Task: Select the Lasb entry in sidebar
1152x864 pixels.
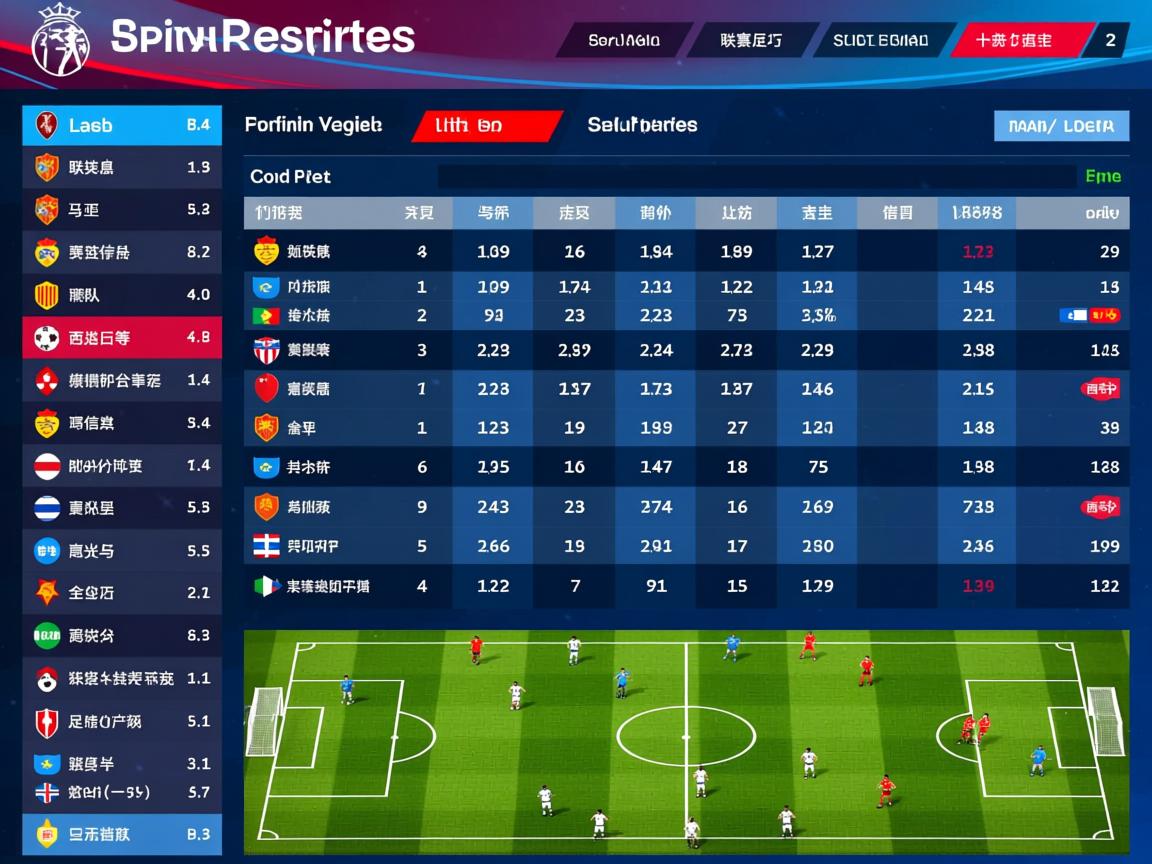Action: (x=121, y=125)
